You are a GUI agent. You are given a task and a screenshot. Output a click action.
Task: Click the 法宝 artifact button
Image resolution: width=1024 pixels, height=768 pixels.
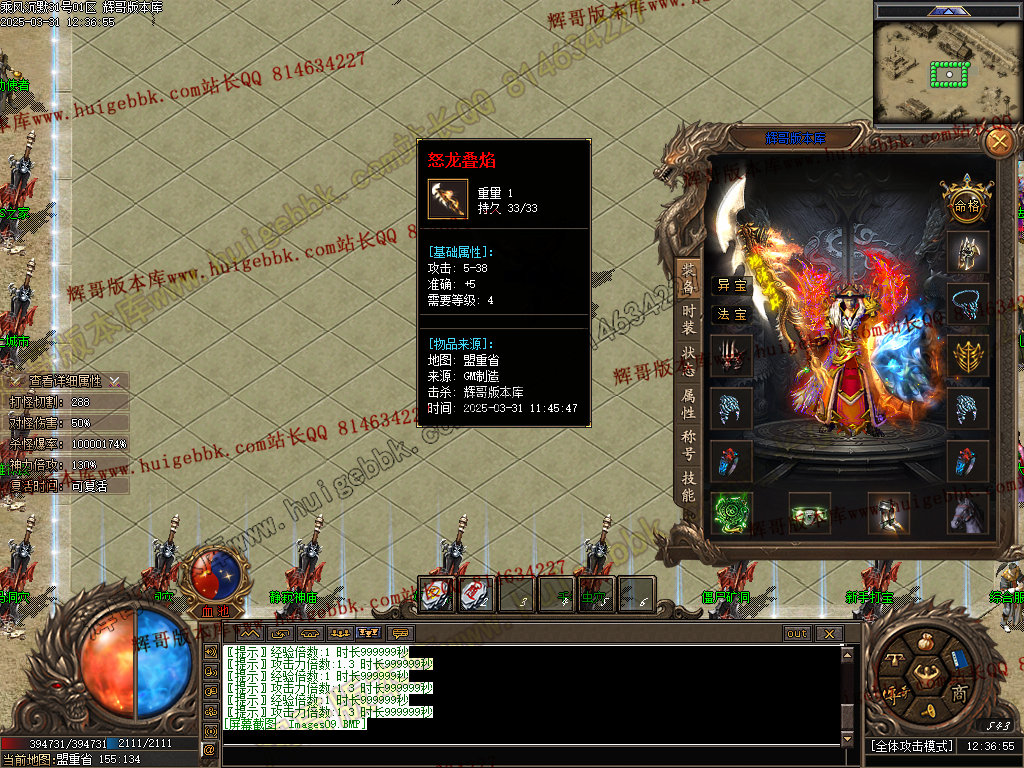click(x=731, y=314)
